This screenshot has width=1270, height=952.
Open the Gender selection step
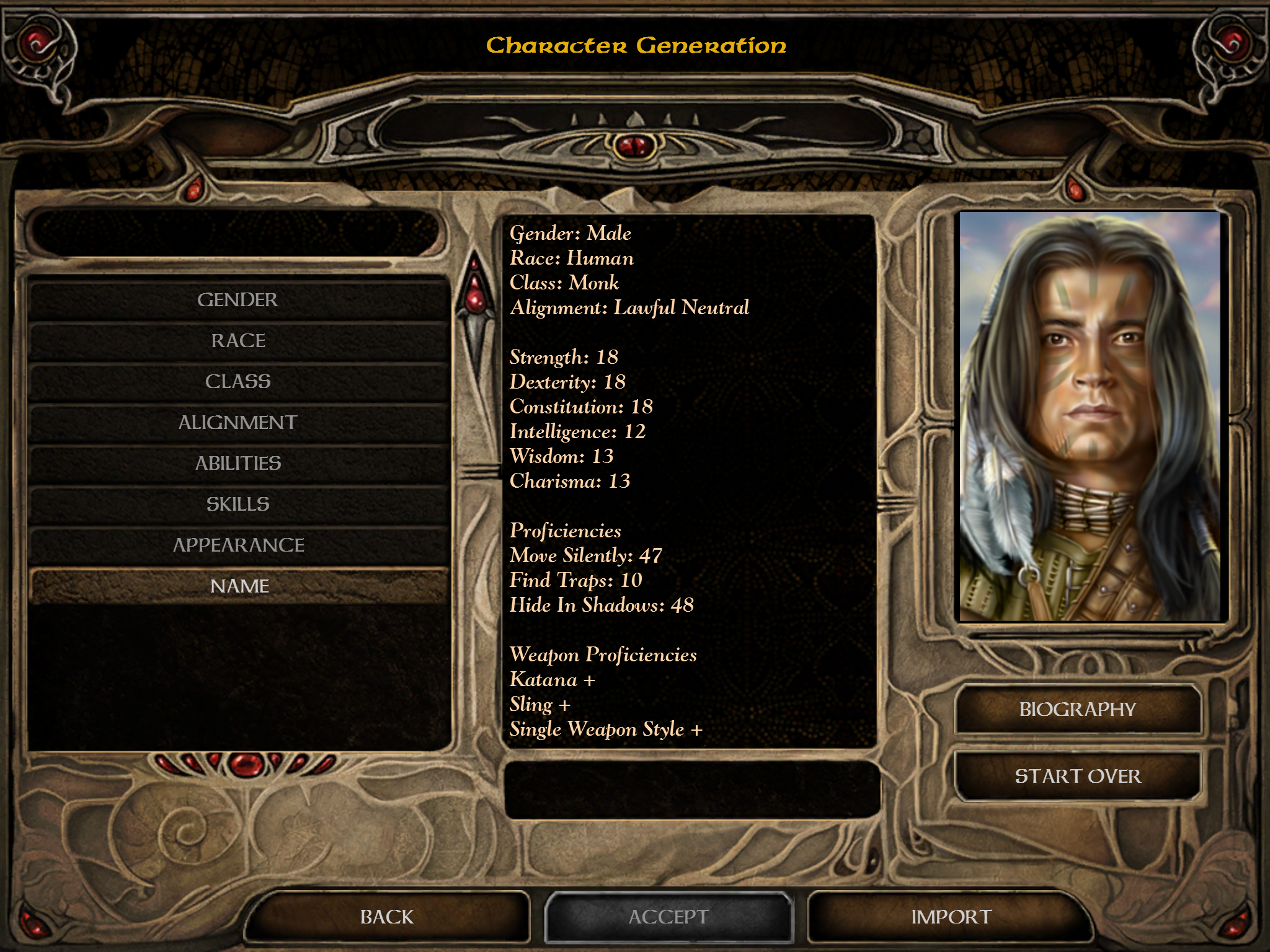[x=238, y=300]
